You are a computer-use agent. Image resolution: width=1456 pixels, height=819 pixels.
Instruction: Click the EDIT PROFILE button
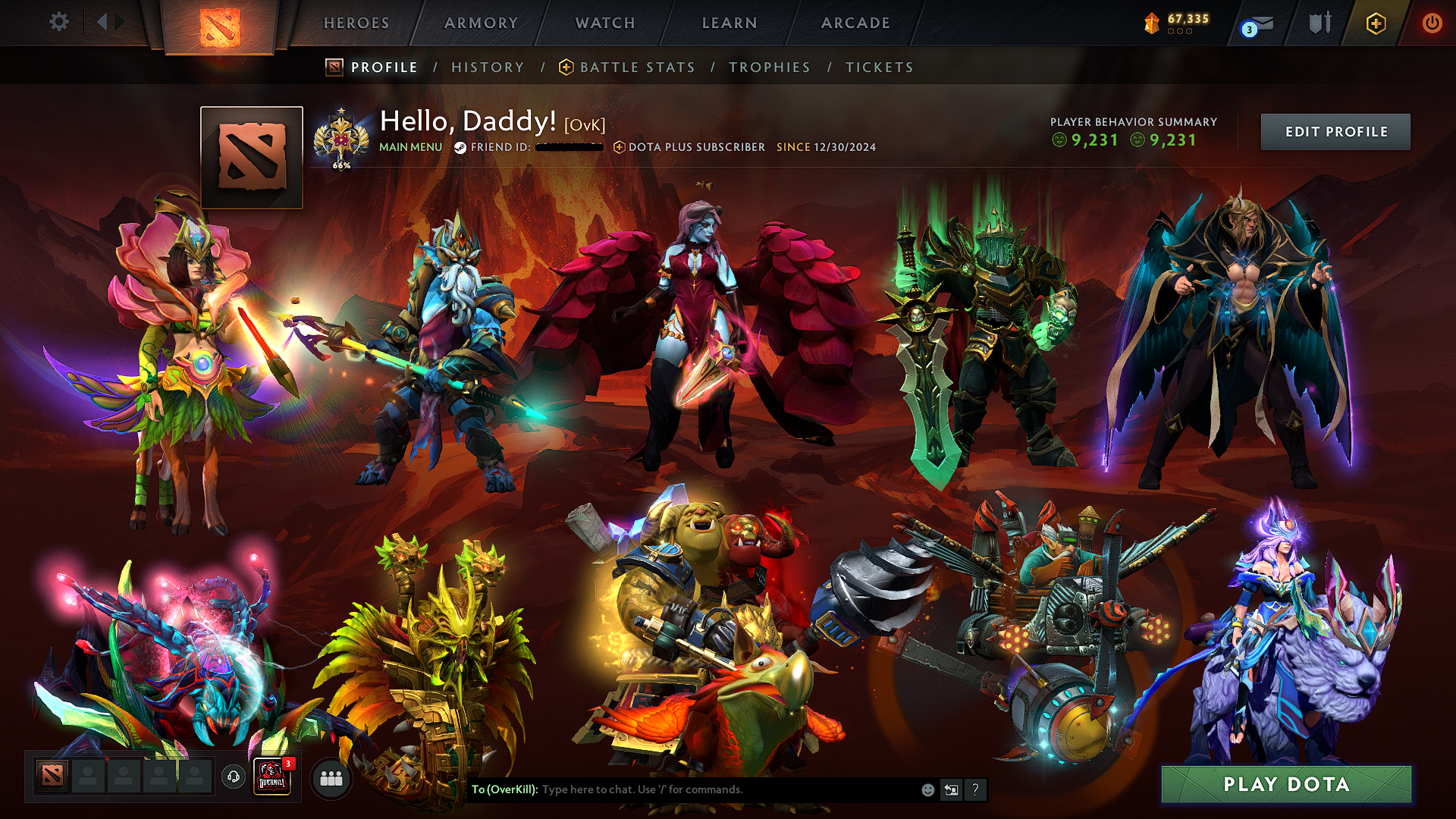(1335, 131)
